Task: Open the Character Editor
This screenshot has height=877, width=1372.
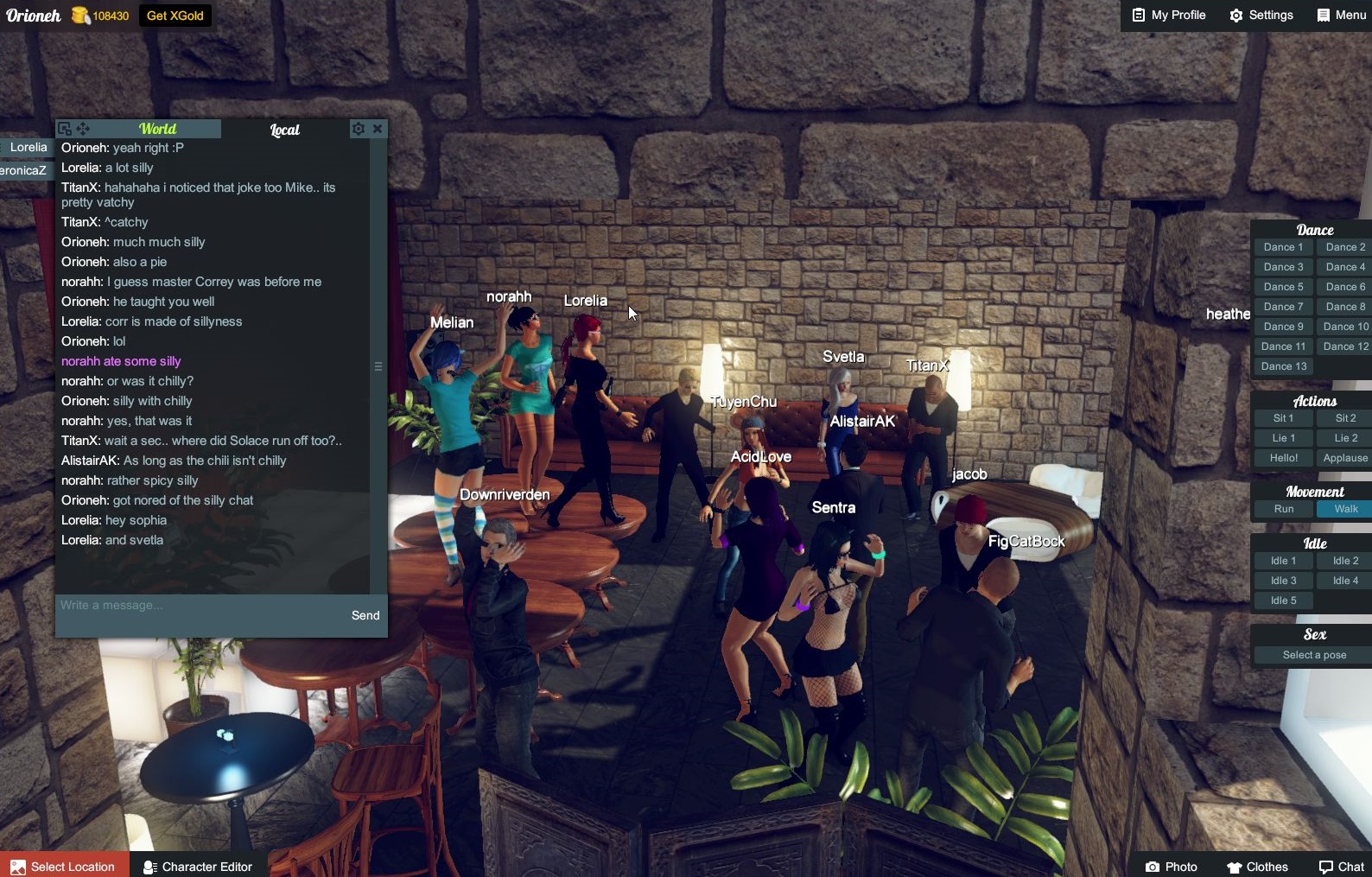Action: pos(198,867)
